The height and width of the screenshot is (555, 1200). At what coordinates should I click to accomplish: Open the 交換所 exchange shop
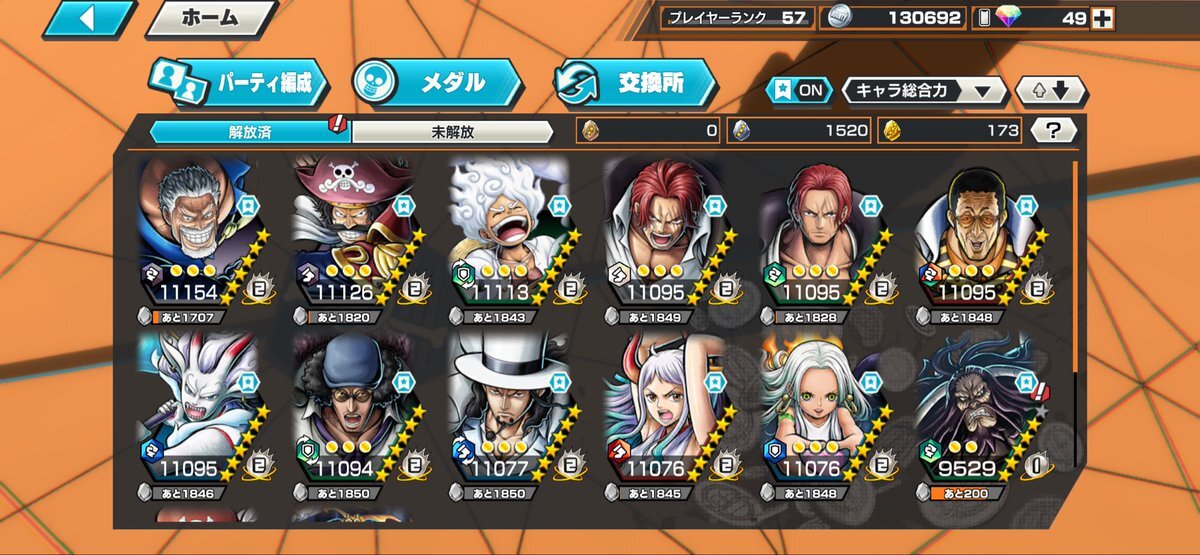(635, 84)
